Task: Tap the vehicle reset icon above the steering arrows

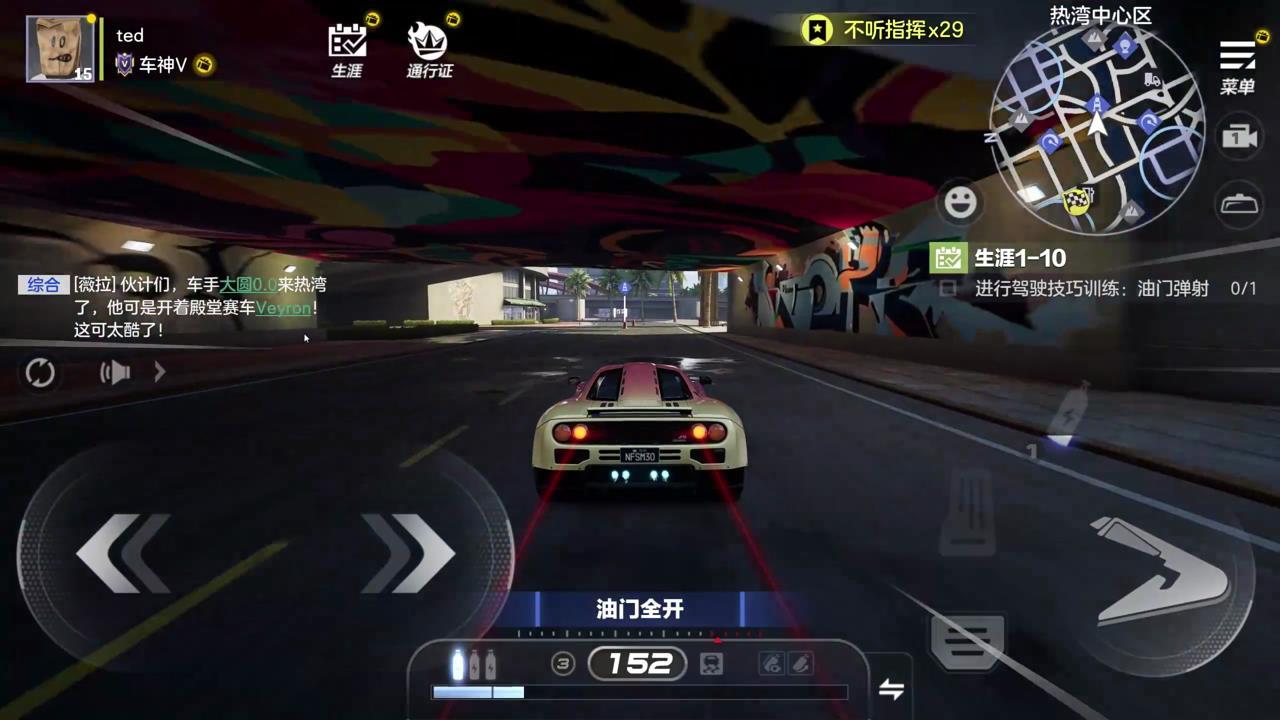Action: pyautogui.click(x=40, y=372)
